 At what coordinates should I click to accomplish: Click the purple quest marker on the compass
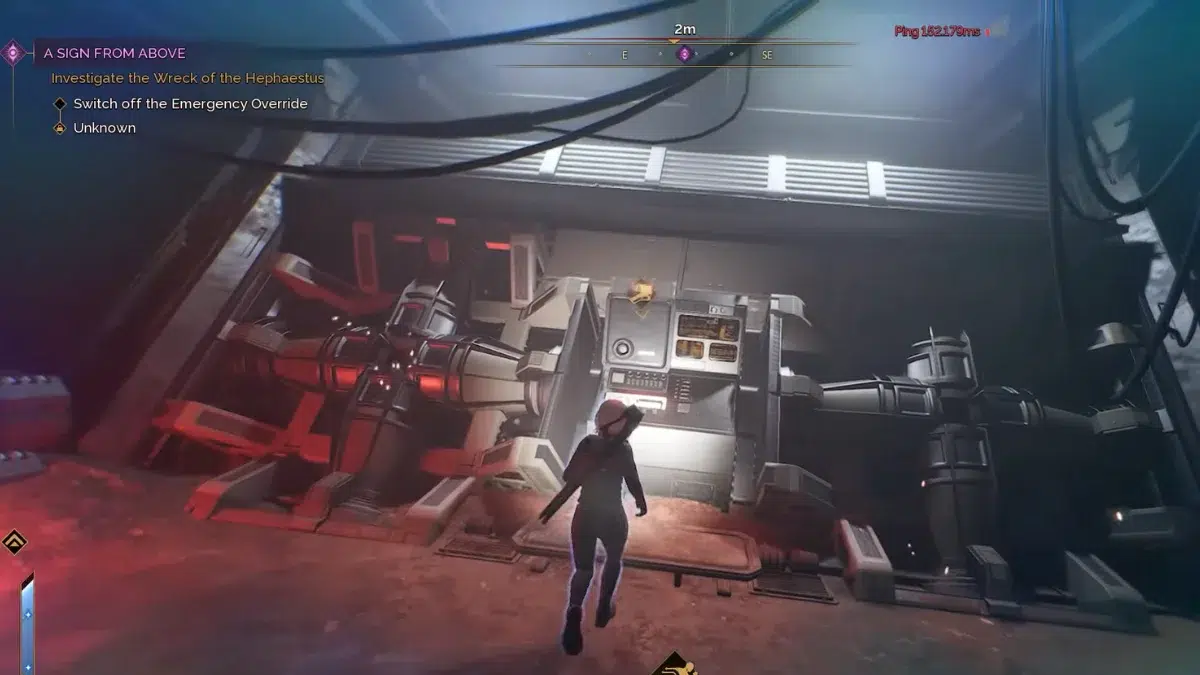click(684, 54)
